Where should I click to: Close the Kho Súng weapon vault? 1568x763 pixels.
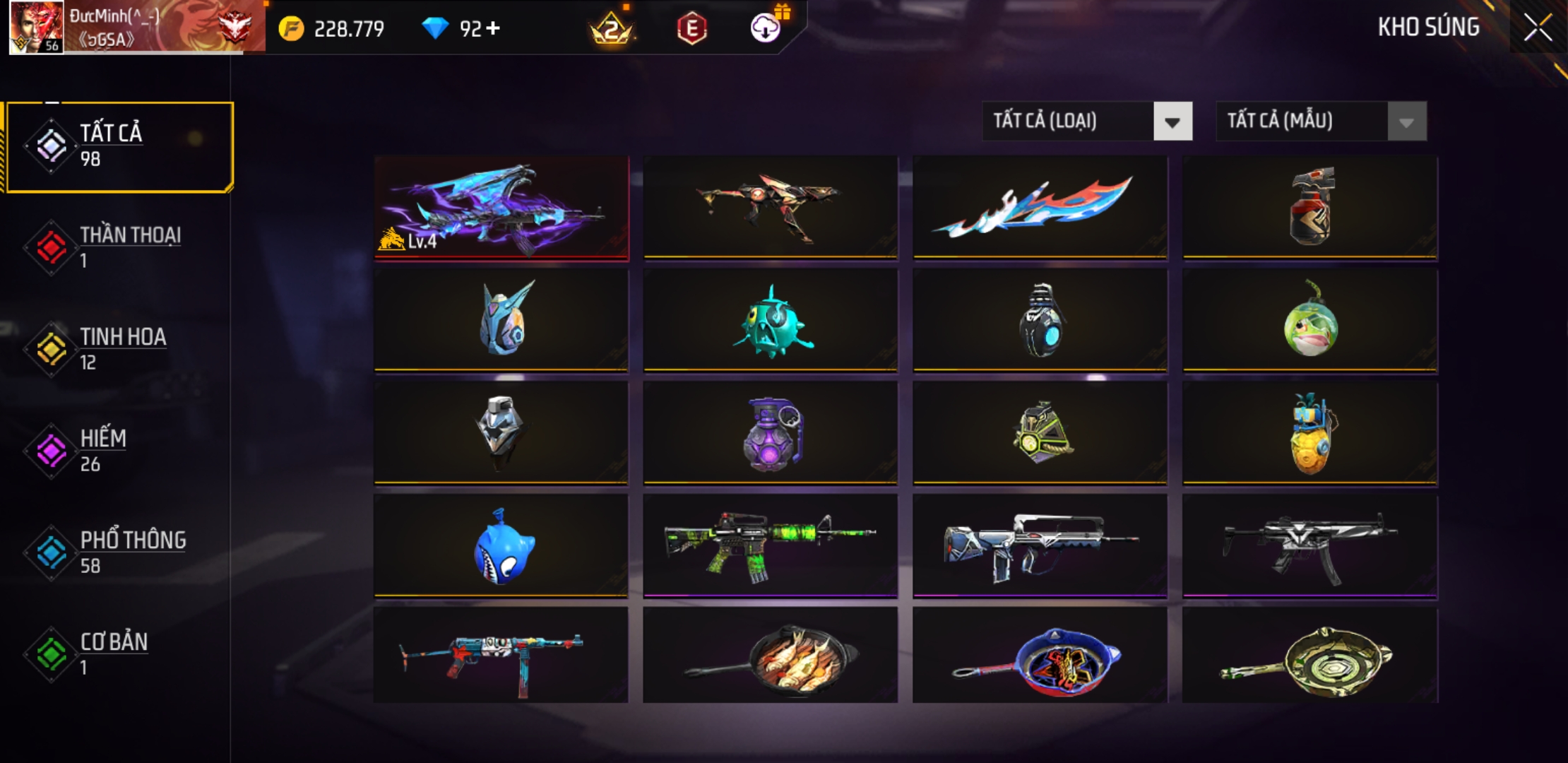click(x=1538, y=28)
